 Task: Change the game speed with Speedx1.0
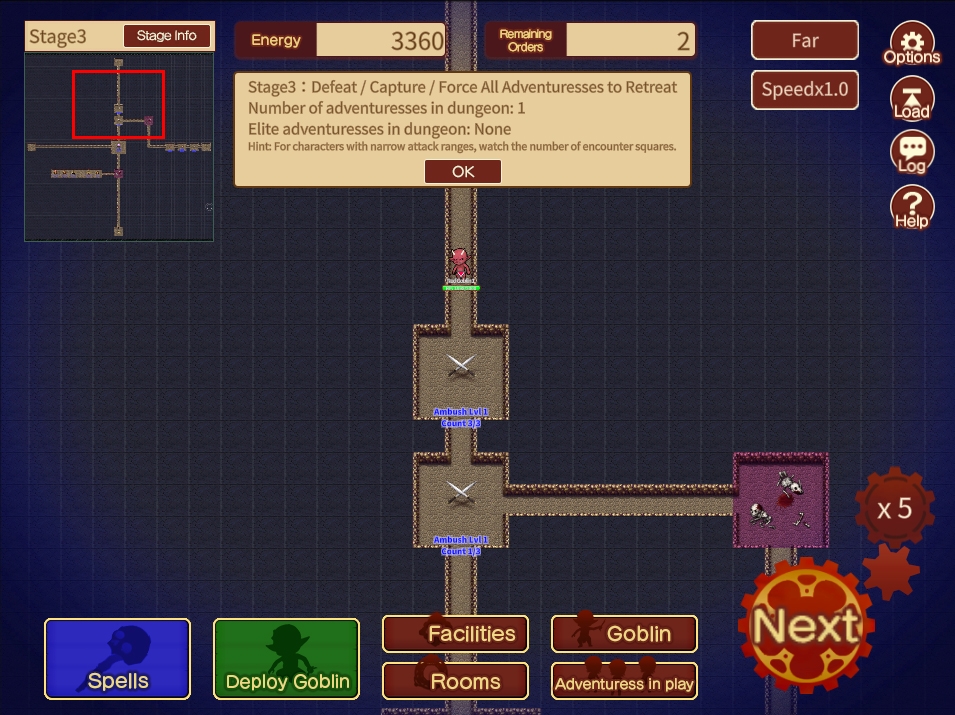[805, 89]
